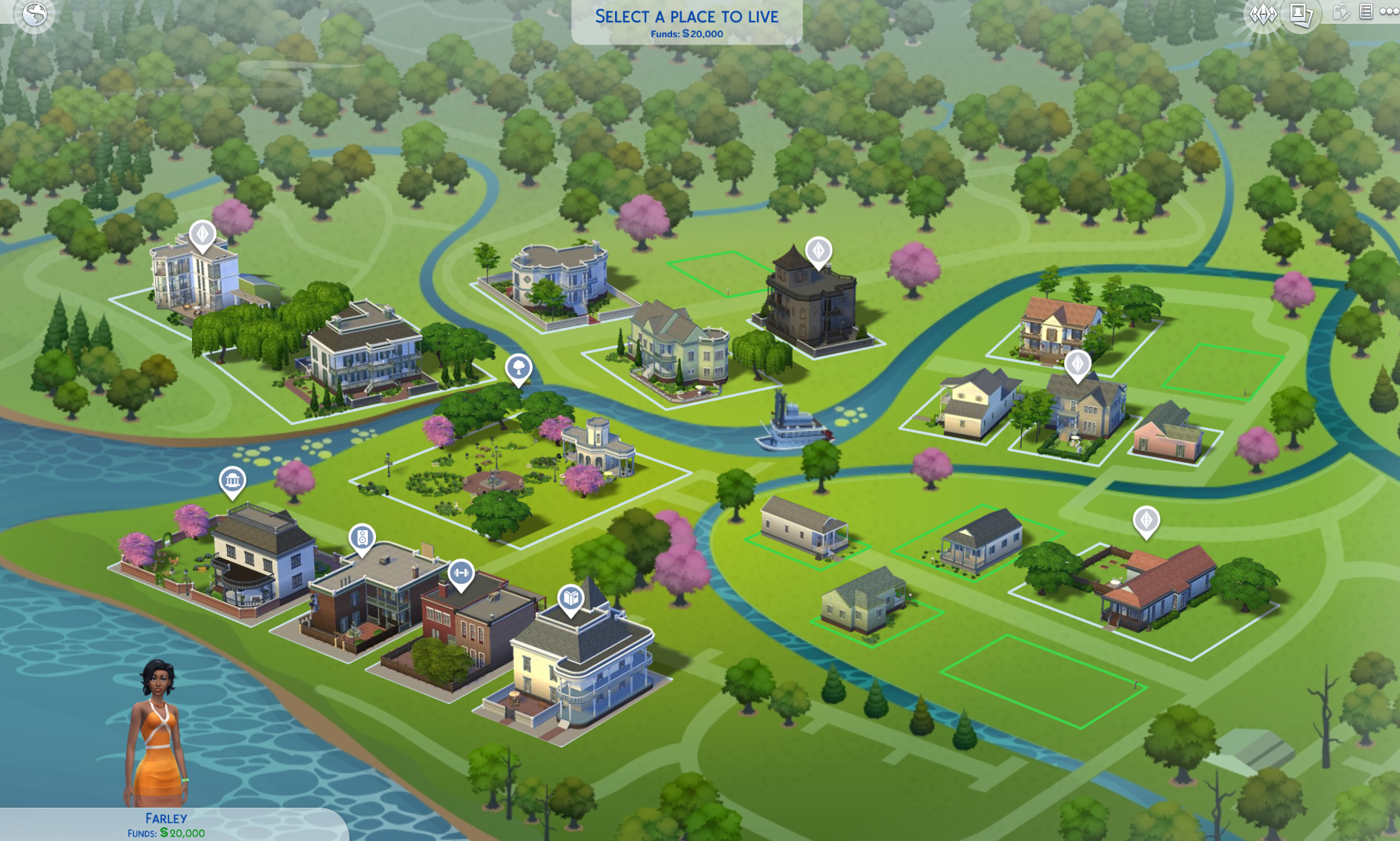Open the world selection globe button

[34, 14]
